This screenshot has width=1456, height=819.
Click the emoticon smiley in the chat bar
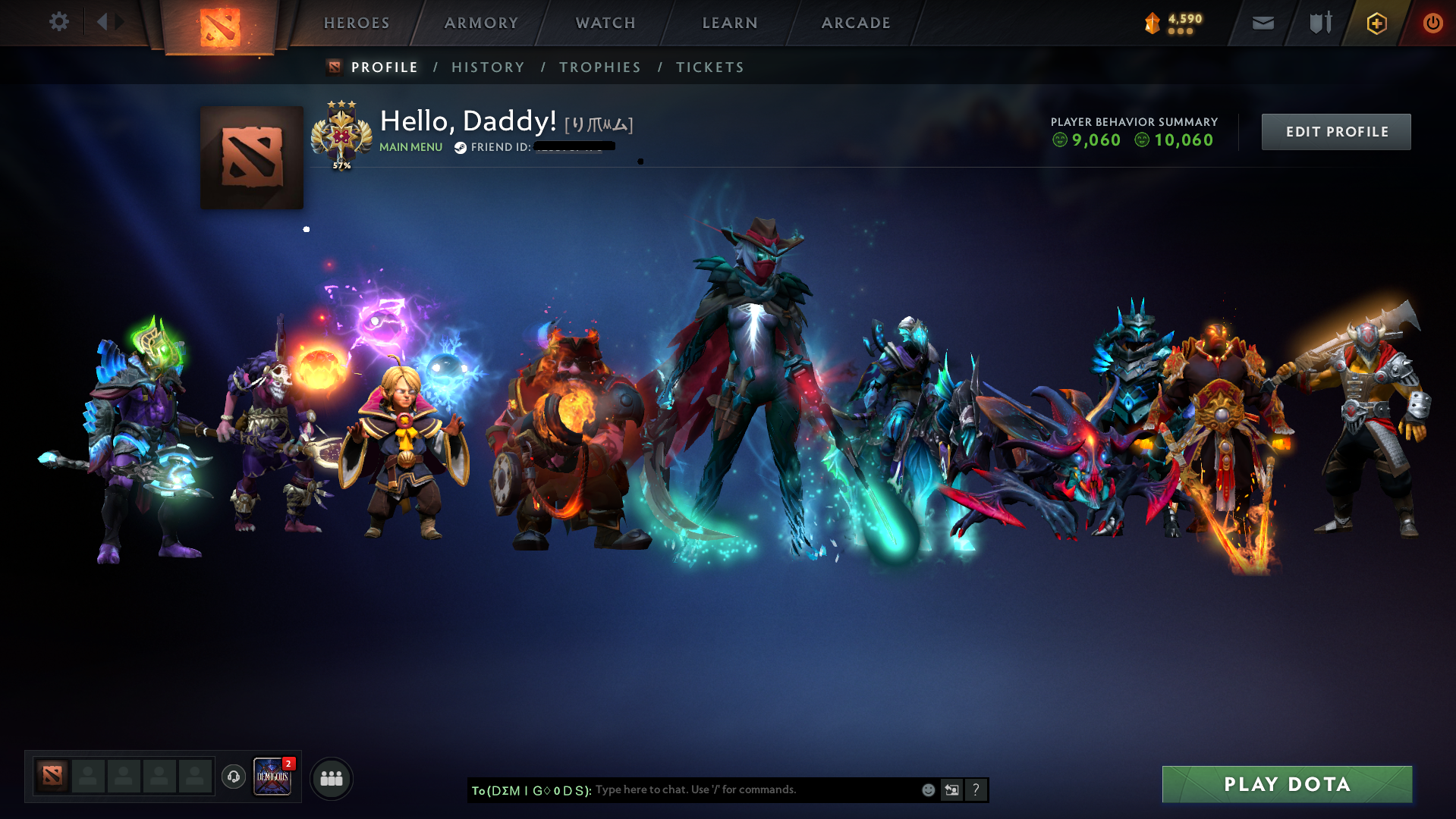[x=927, y=789]
